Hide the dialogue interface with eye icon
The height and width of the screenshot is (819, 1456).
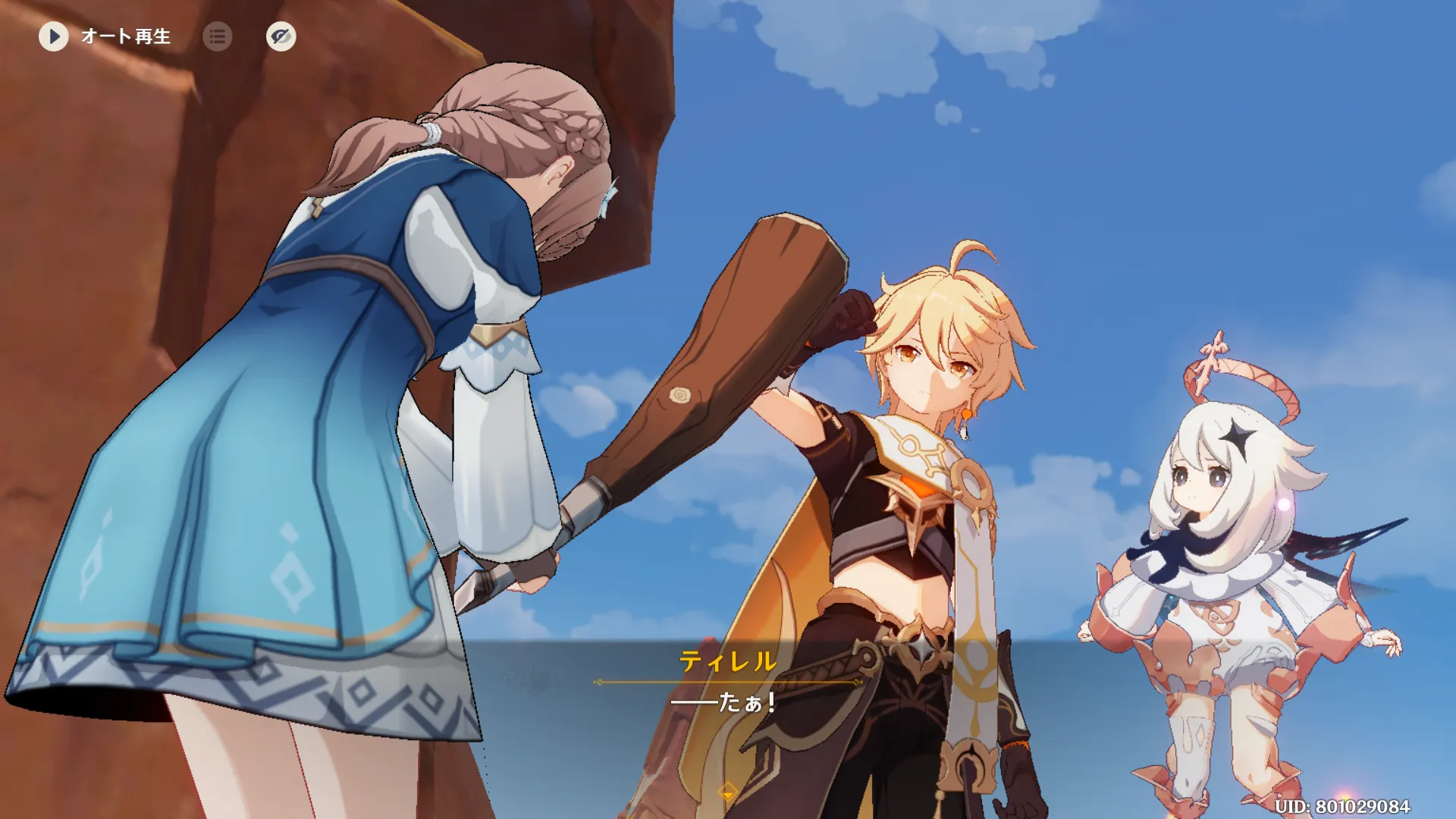pyautogui.click(x=281, y=36)
